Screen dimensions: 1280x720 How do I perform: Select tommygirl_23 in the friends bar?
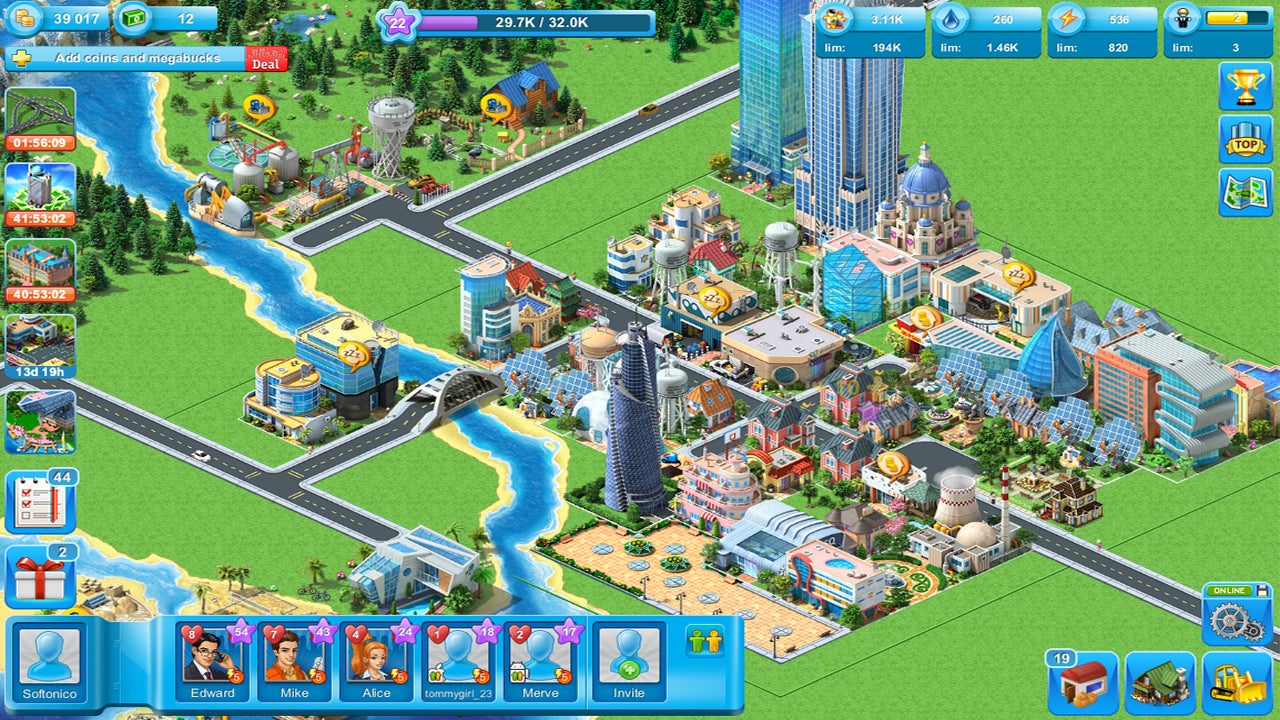pyautogui.click(x=460, y=661)
